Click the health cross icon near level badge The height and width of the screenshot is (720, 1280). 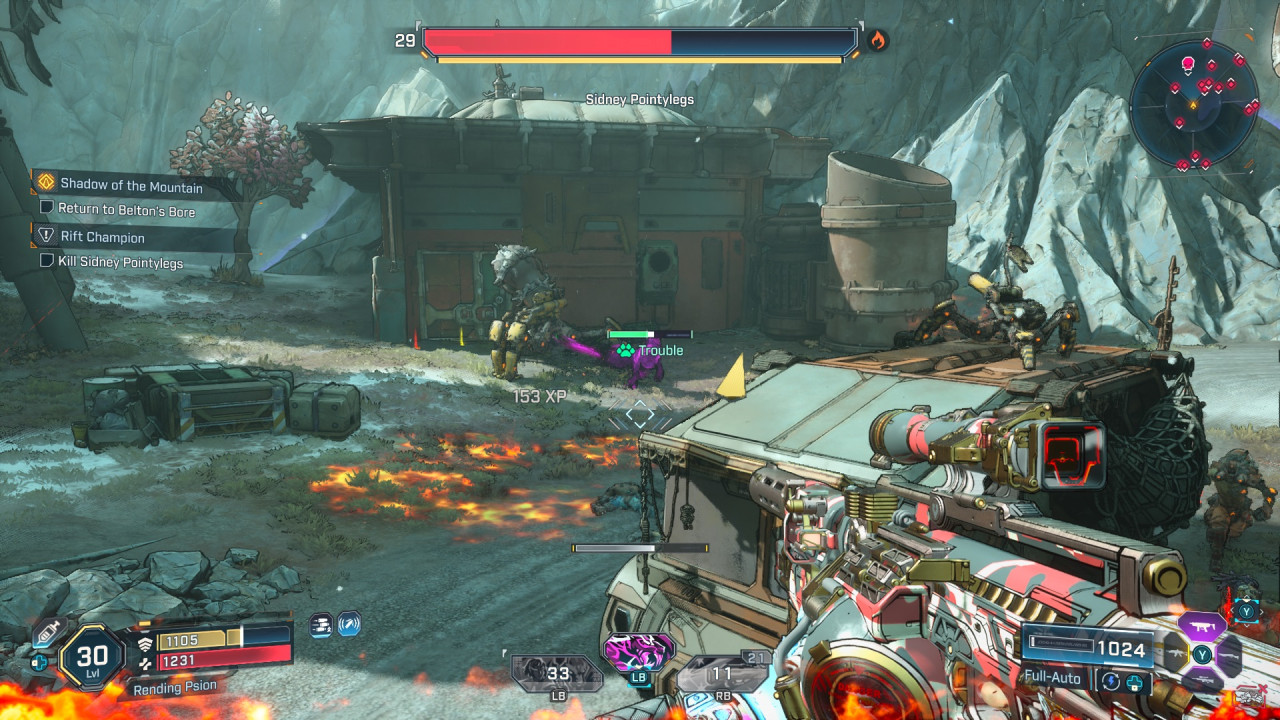coord(39,661)
